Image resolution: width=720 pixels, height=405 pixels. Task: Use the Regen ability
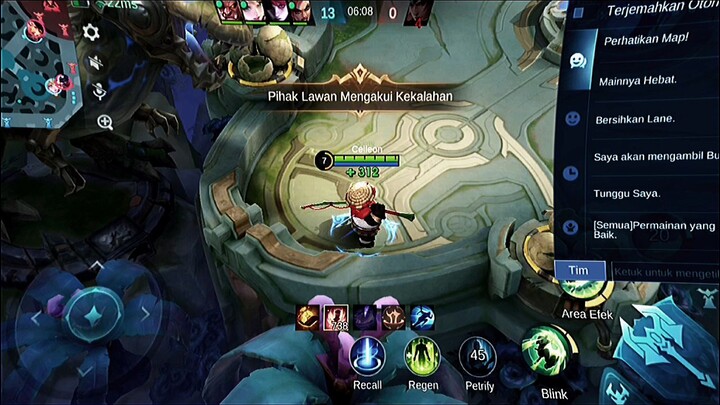(422, 356)
